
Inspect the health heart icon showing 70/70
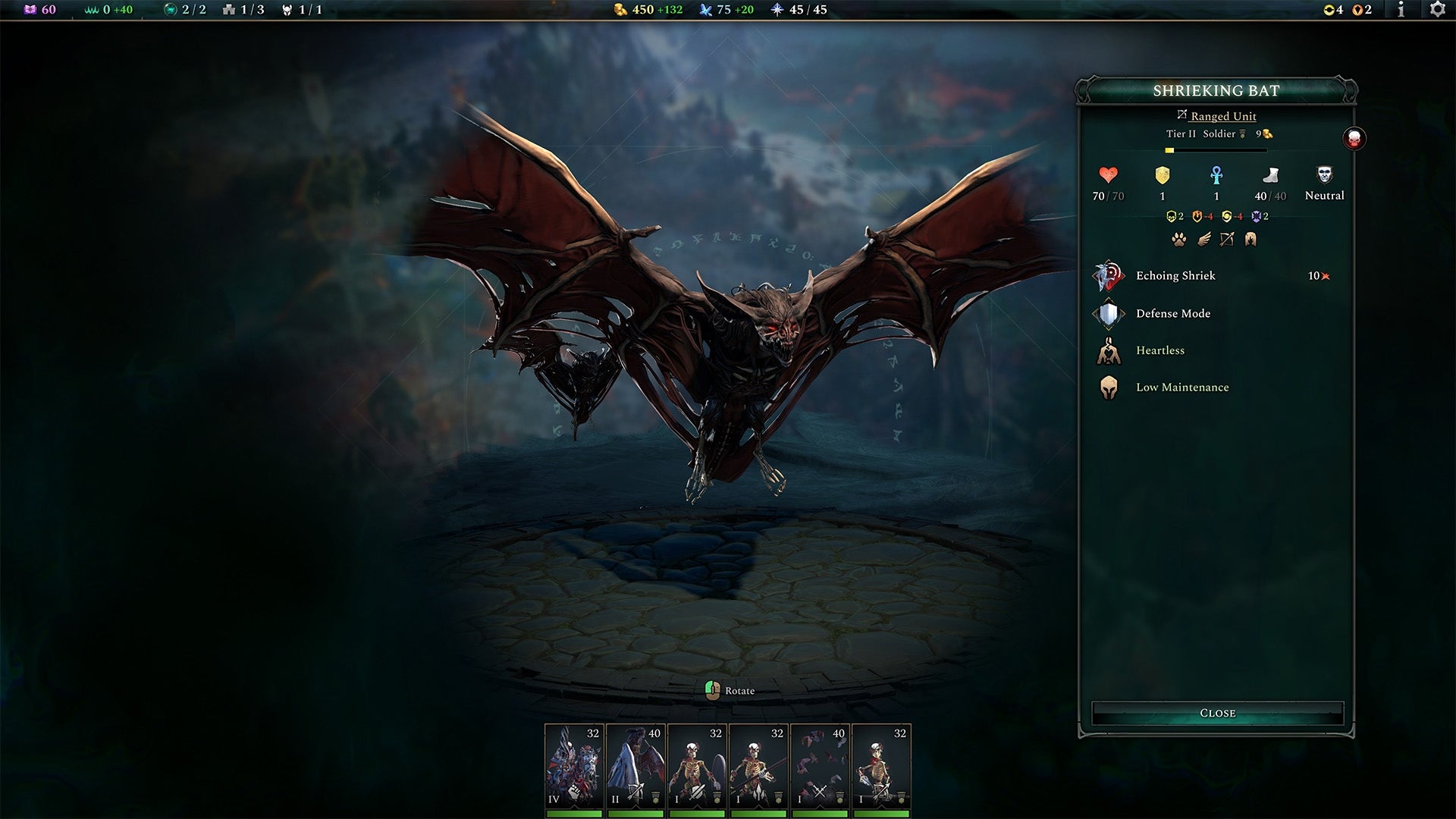click(x=1106, y=176)
